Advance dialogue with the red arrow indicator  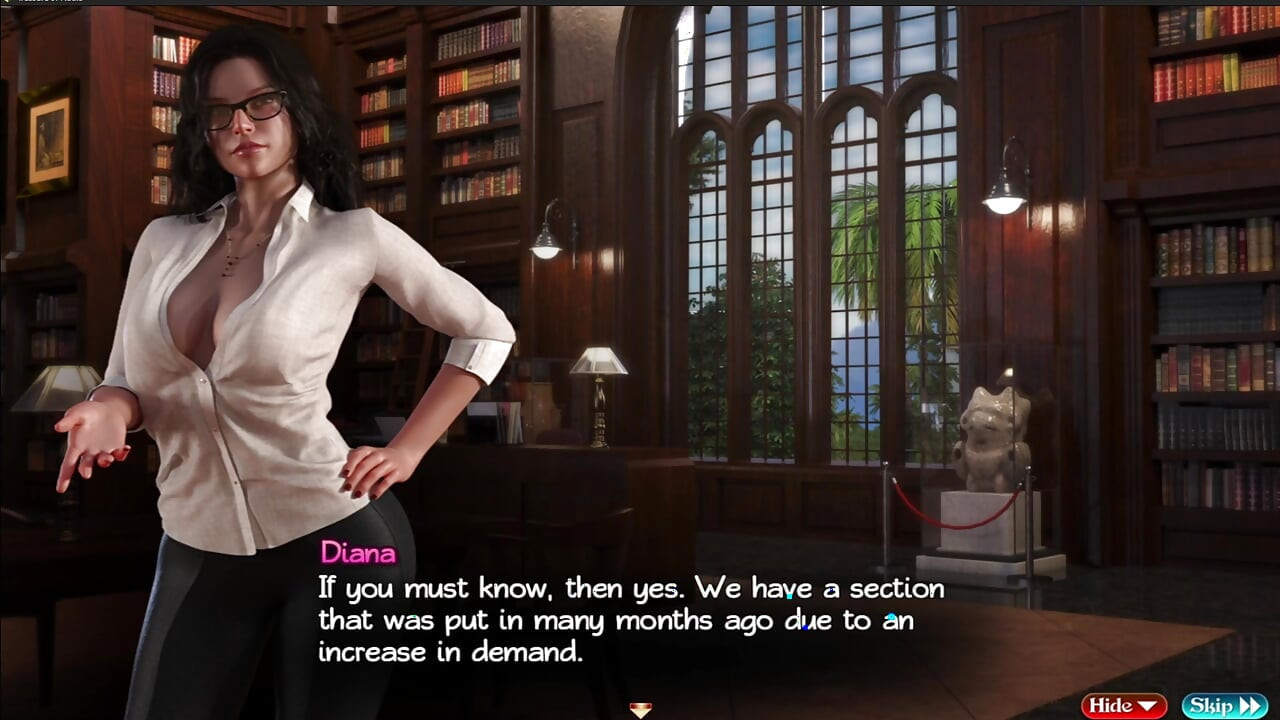point(640,710)
